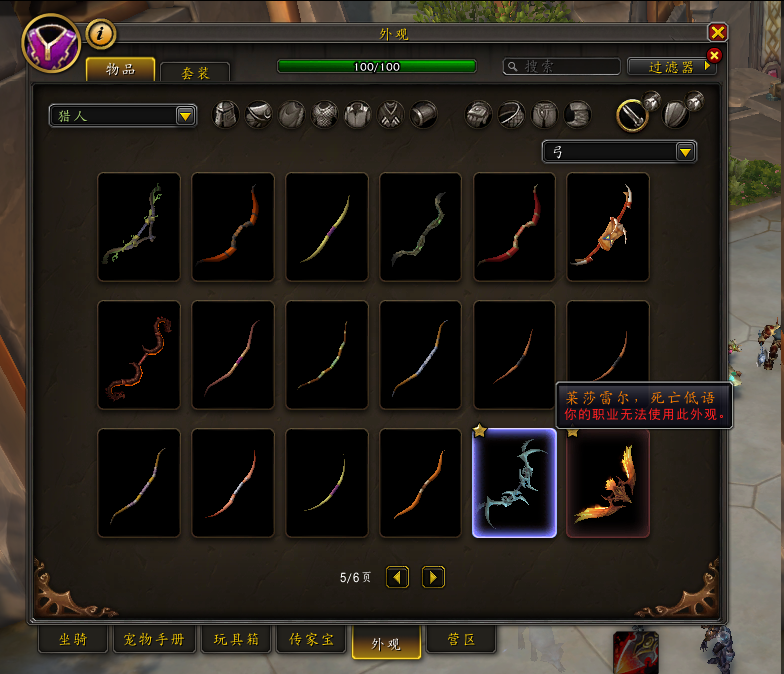This screenshot has width=784, height=674.
Task: Show the 传家宝 heirlooms tab
Action: tap(312, 640)
